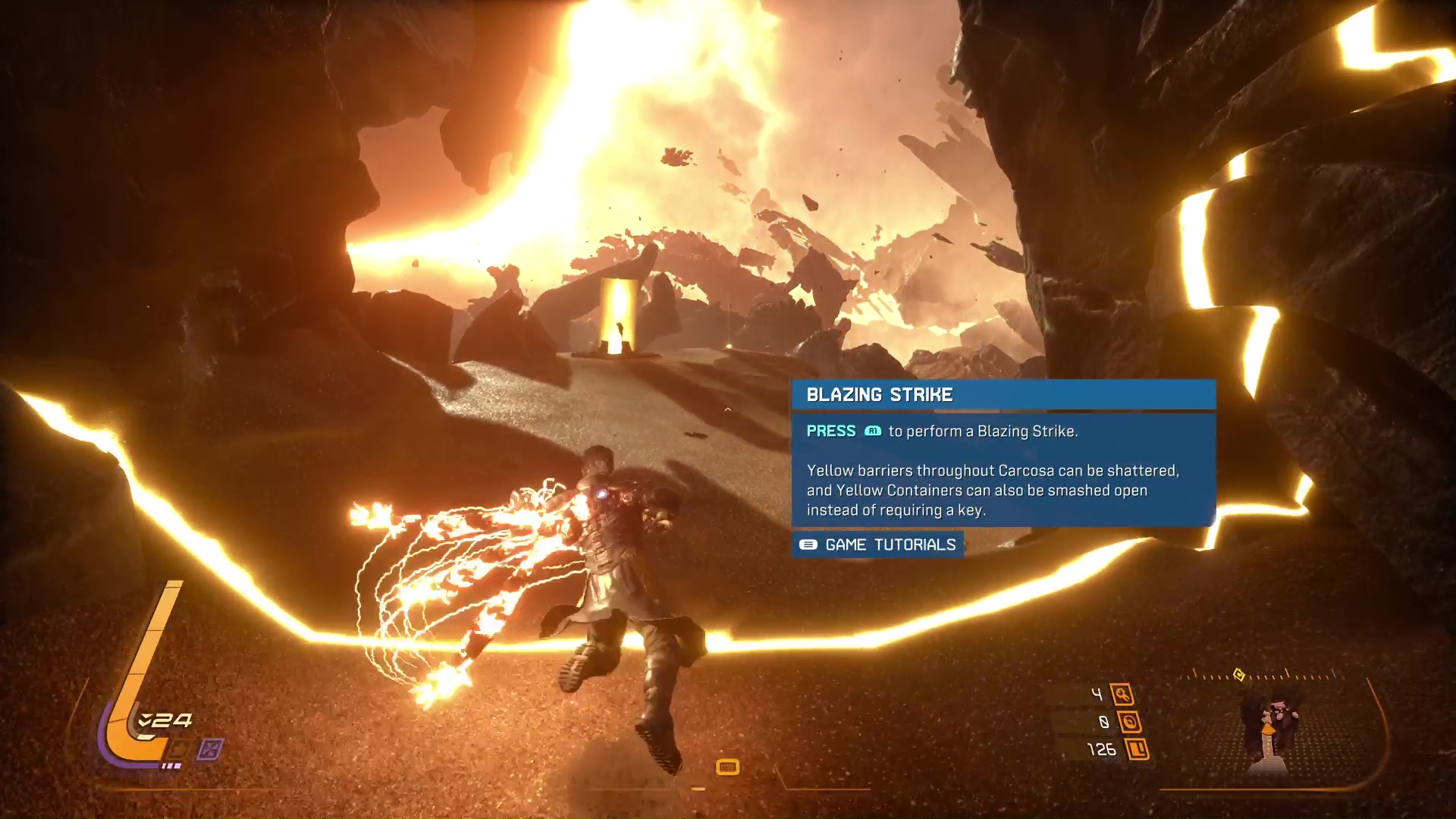Click the crosshair dot at screen center
Image resolution: width=1456 pixels, height=819 pixels.
pos(728,409)
